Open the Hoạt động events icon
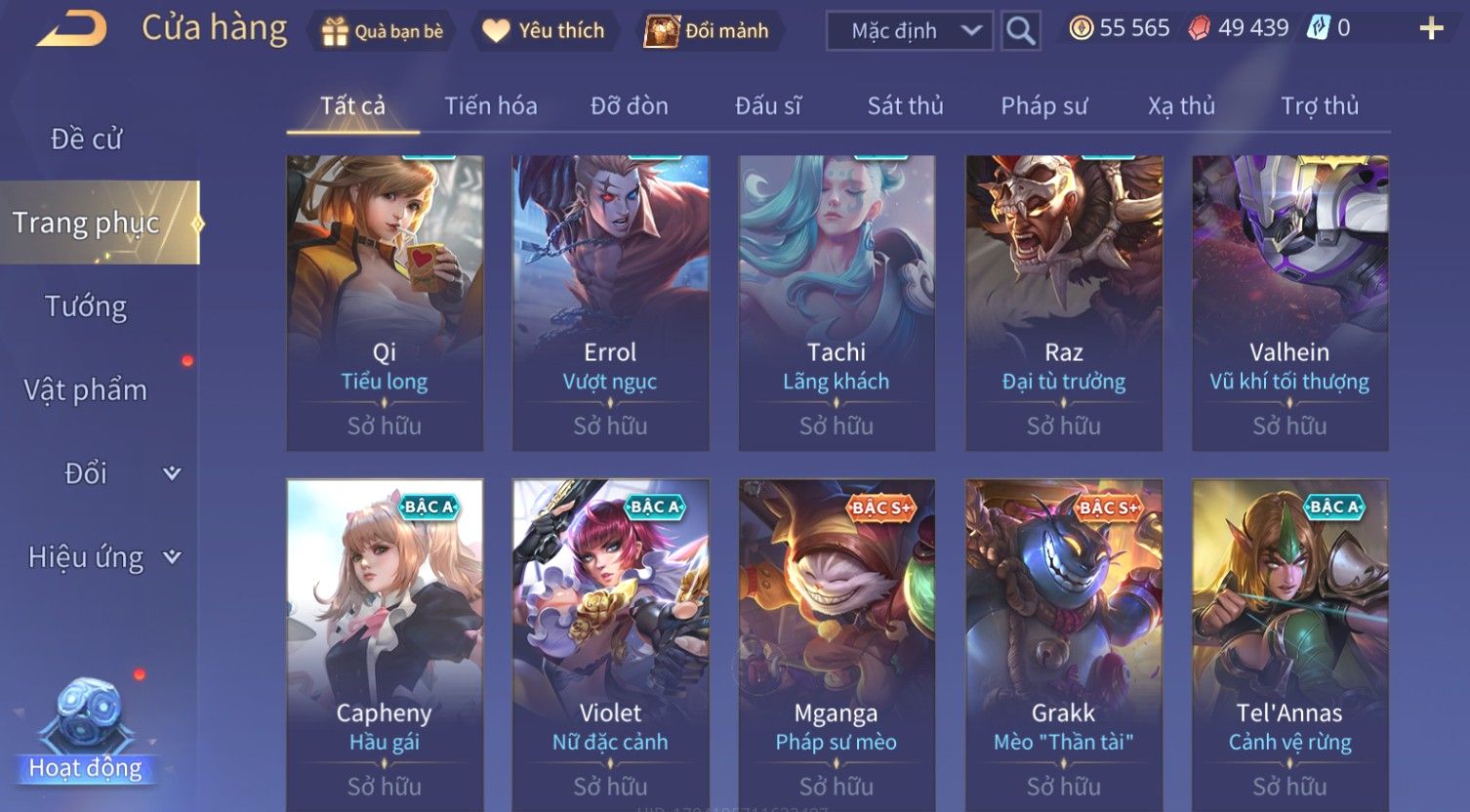Screen dimensions: 1470x812 [x=86, y=732]
